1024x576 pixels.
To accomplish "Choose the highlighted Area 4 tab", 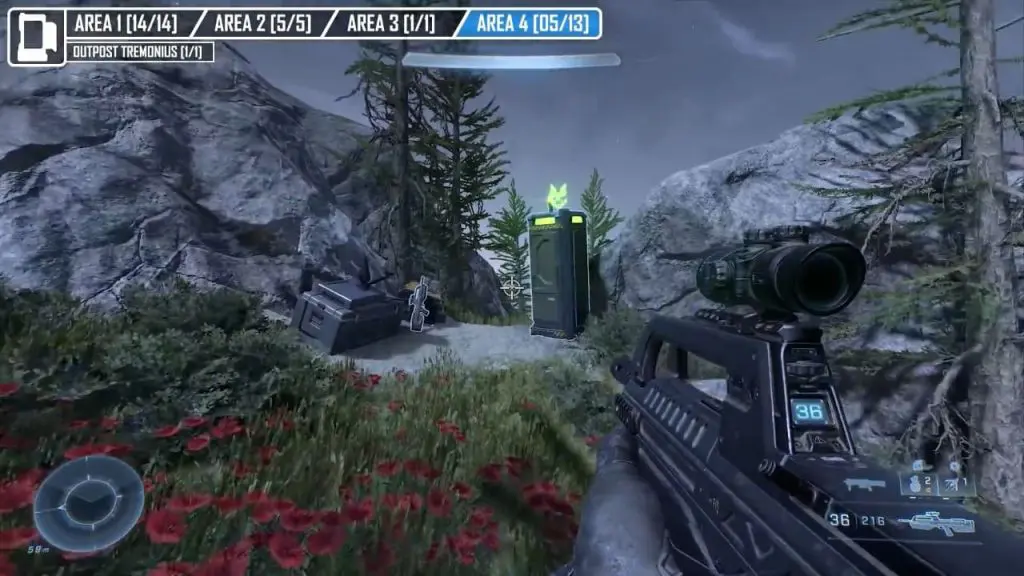I will 531,23.
